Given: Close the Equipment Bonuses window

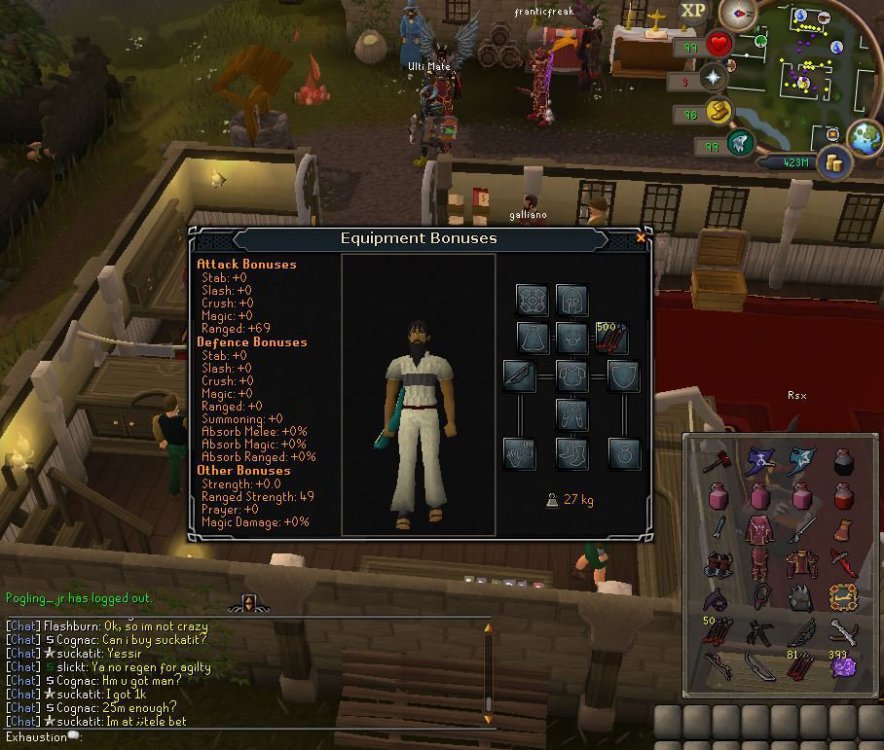Looking at the screenshot, I should point(641,238).
